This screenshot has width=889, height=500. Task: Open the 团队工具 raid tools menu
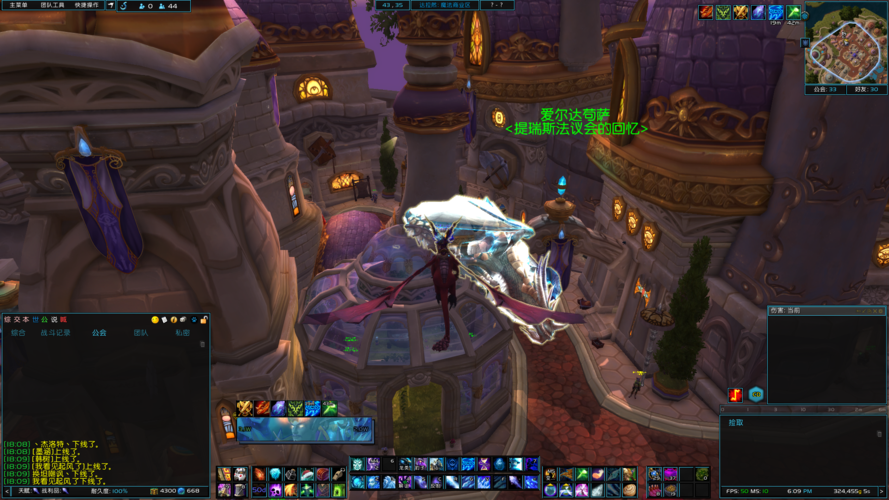(x=53, y=6)
